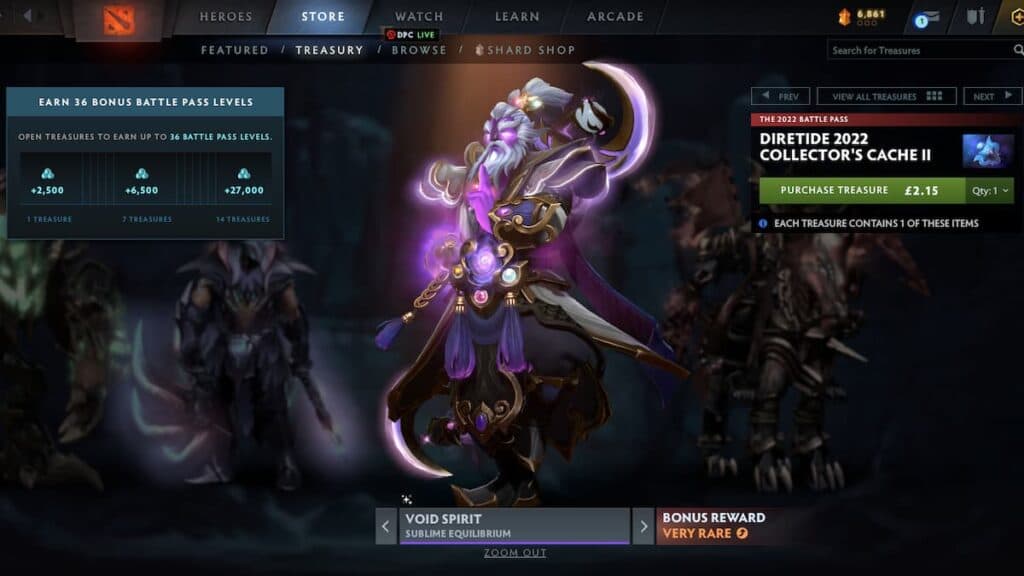Screen dimensions: 1024x576
Task: Go back with the top-left arrow
Action: click(28, 16)
